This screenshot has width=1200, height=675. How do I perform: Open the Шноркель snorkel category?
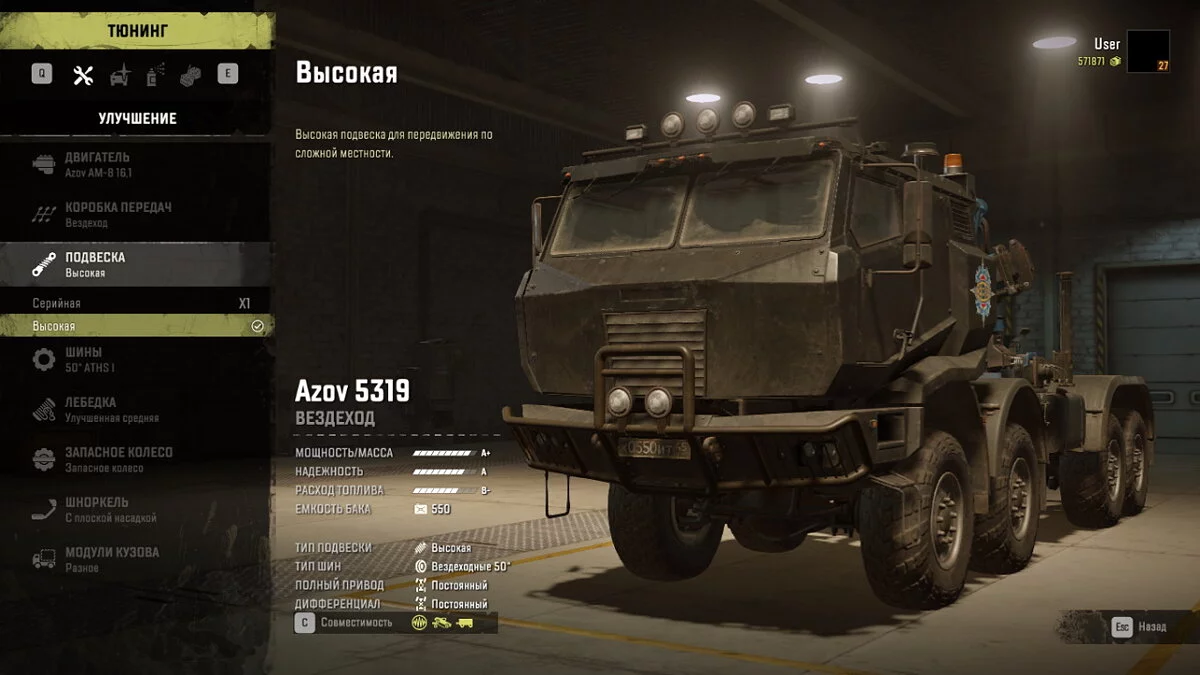click(x=136, y=509)
